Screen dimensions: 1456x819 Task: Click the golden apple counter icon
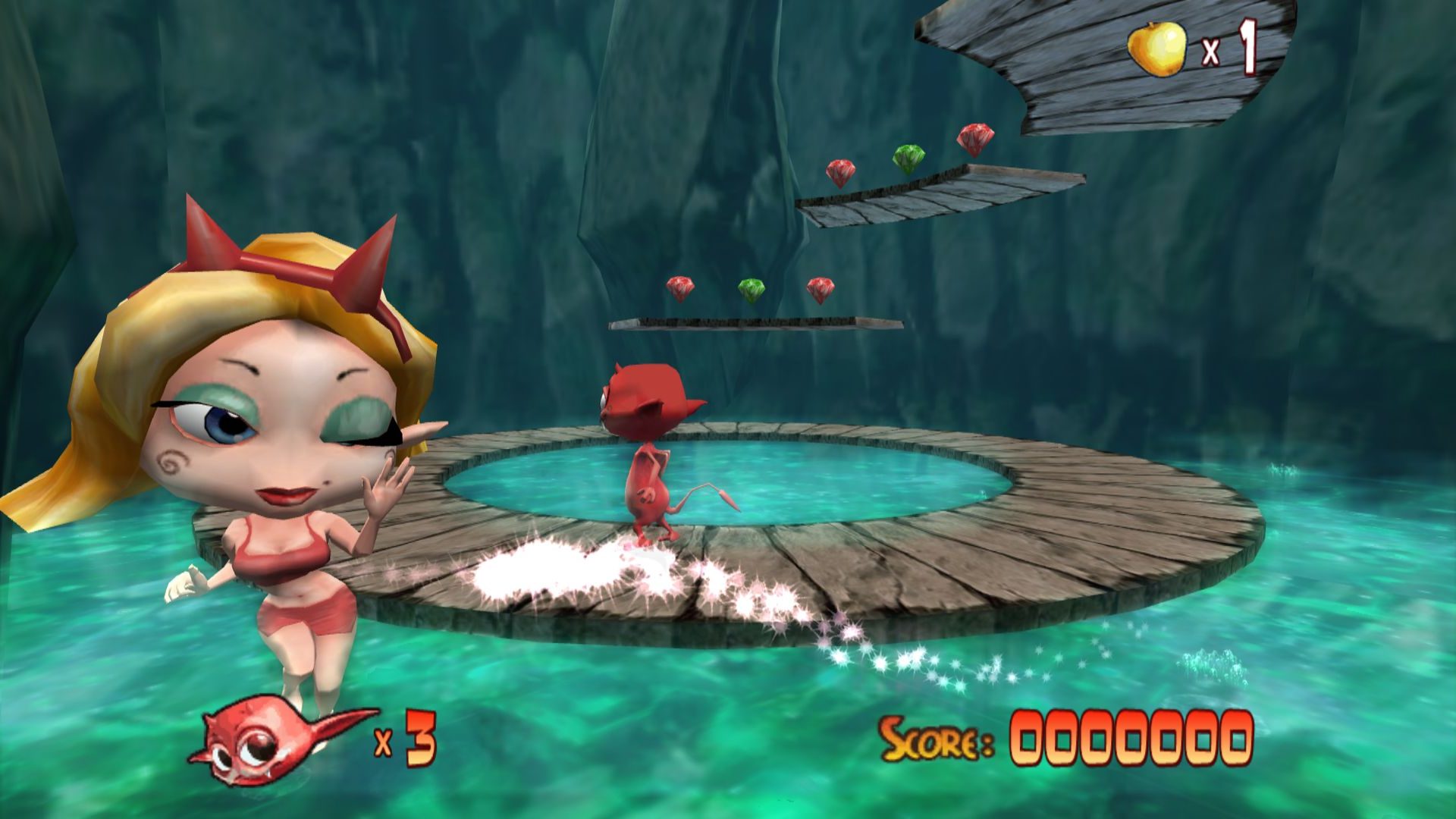[x=1156, y=49]
